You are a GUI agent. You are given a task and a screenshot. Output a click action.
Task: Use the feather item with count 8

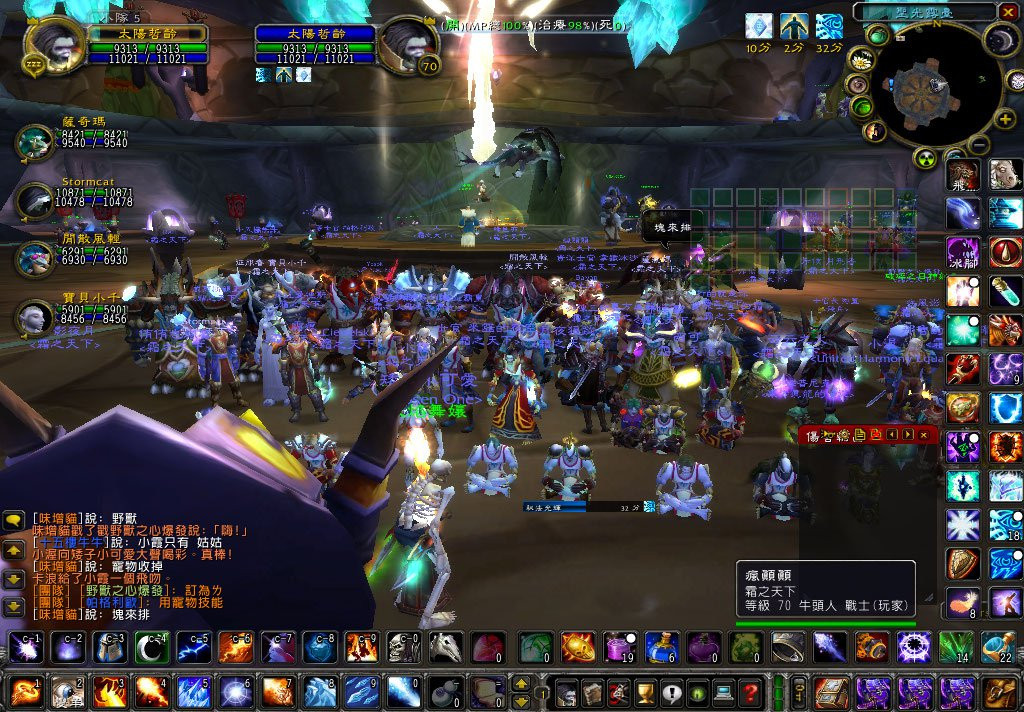[x=963, y=602]
